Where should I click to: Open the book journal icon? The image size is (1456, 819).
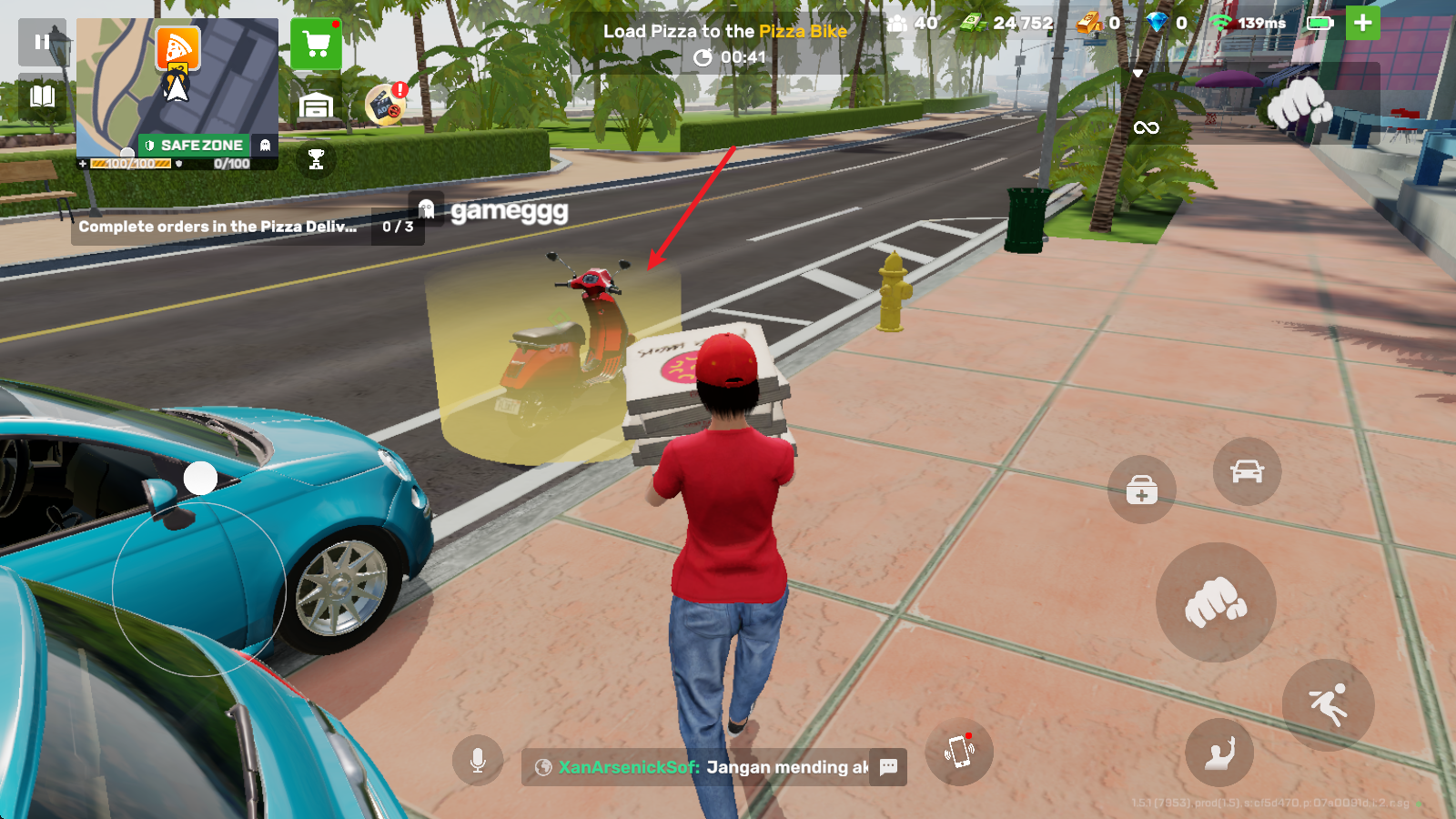(x=42, y=96)
